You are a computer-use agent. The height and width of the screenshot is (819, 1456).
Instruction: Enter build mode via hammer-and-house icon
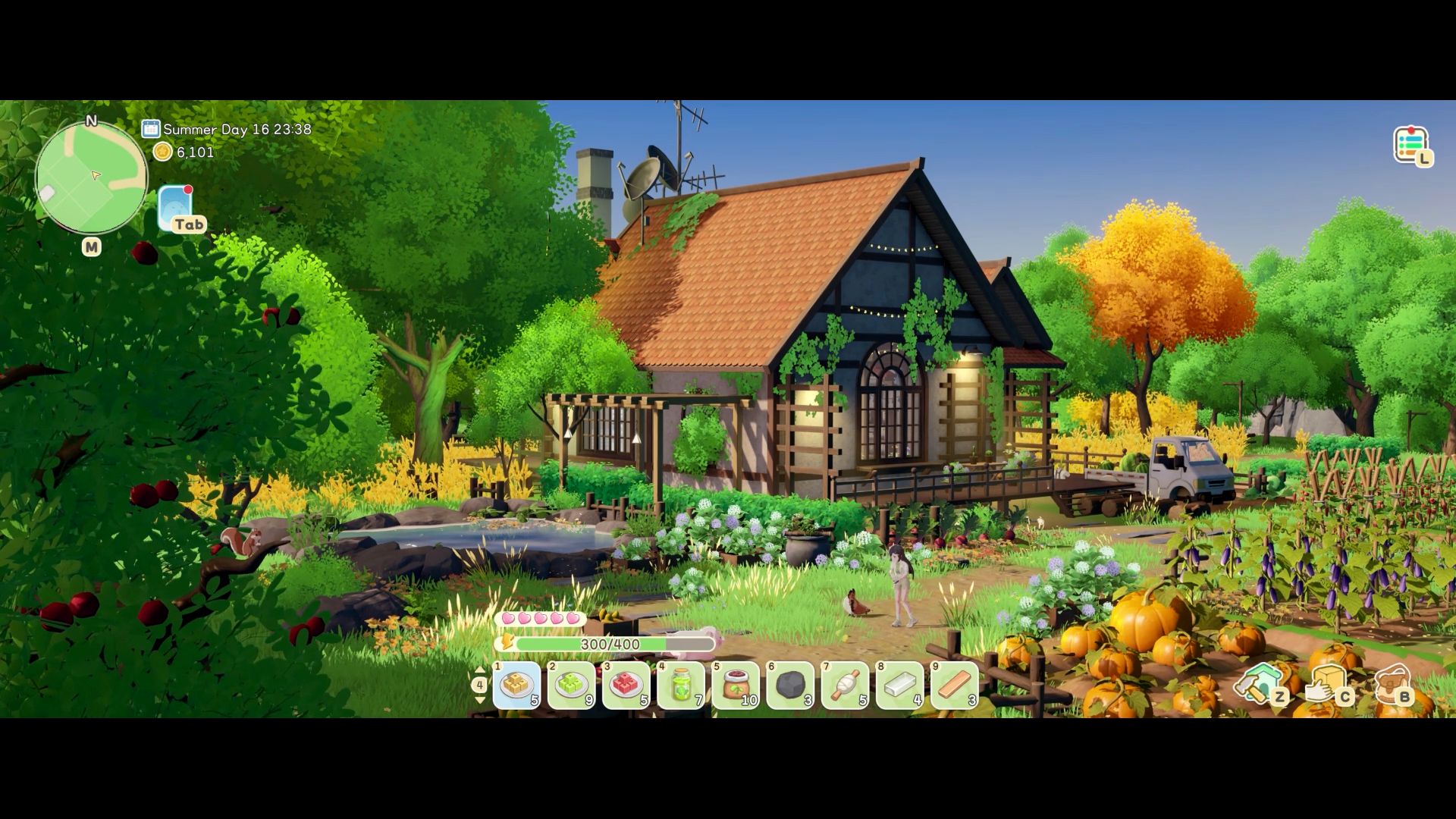1260,682
